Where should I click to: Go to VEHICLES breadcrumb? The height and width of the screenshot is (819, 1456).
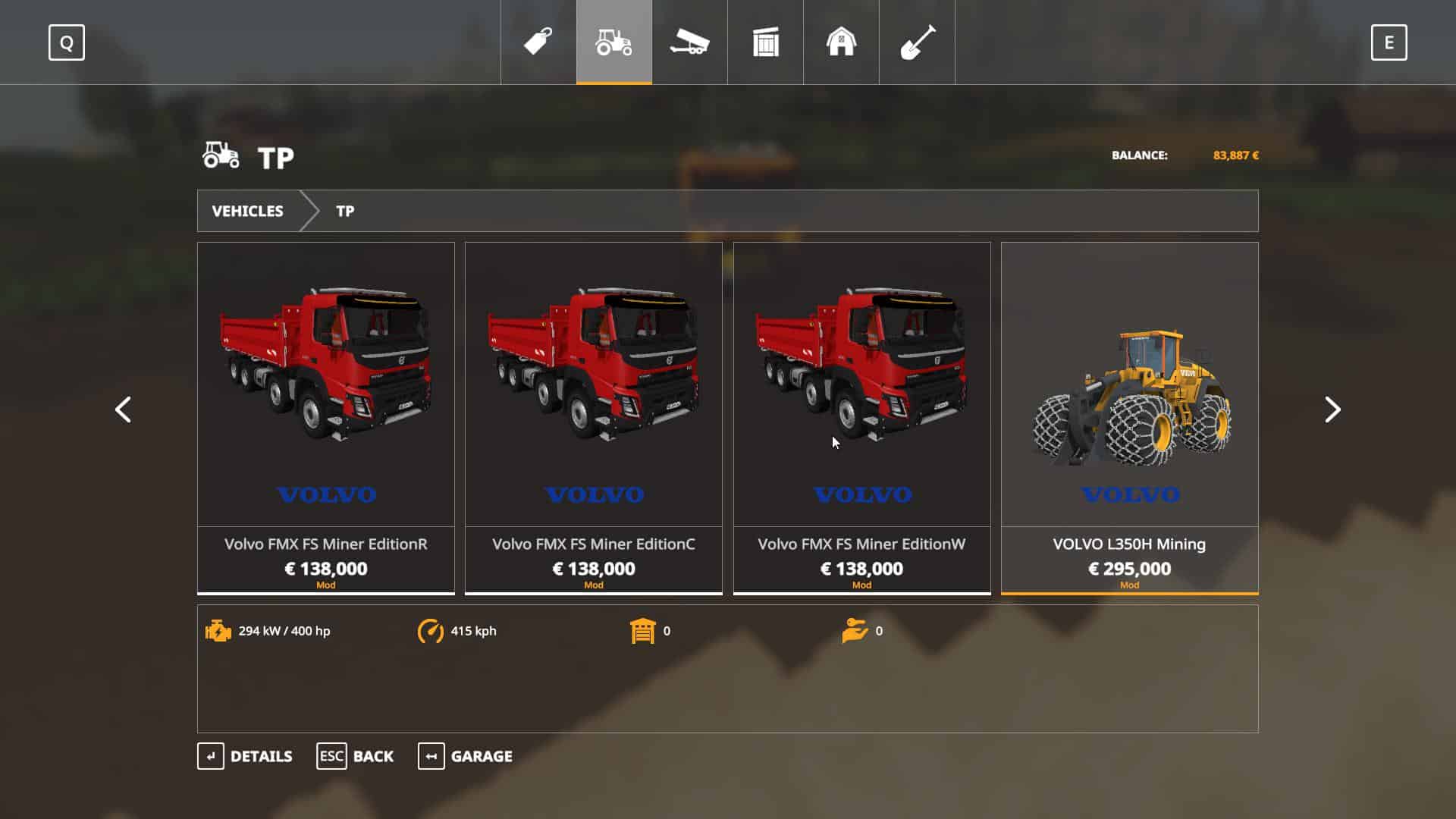[x=247, y=211]
